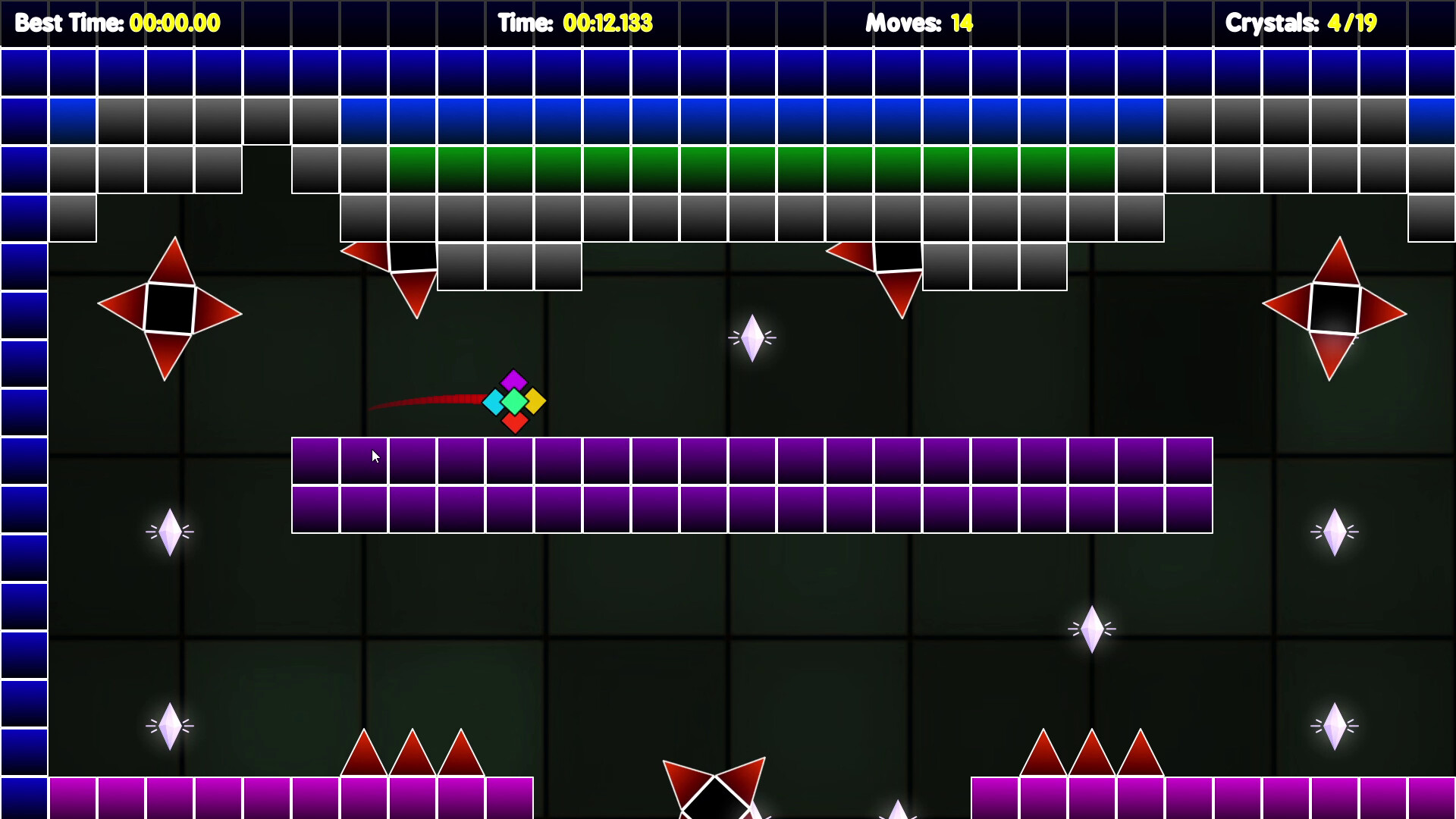This screenshot has width=1456, height=819.
Task: Click the crystal near bottom right corner
Action: pyautogui.click(x=1334, y=726)
